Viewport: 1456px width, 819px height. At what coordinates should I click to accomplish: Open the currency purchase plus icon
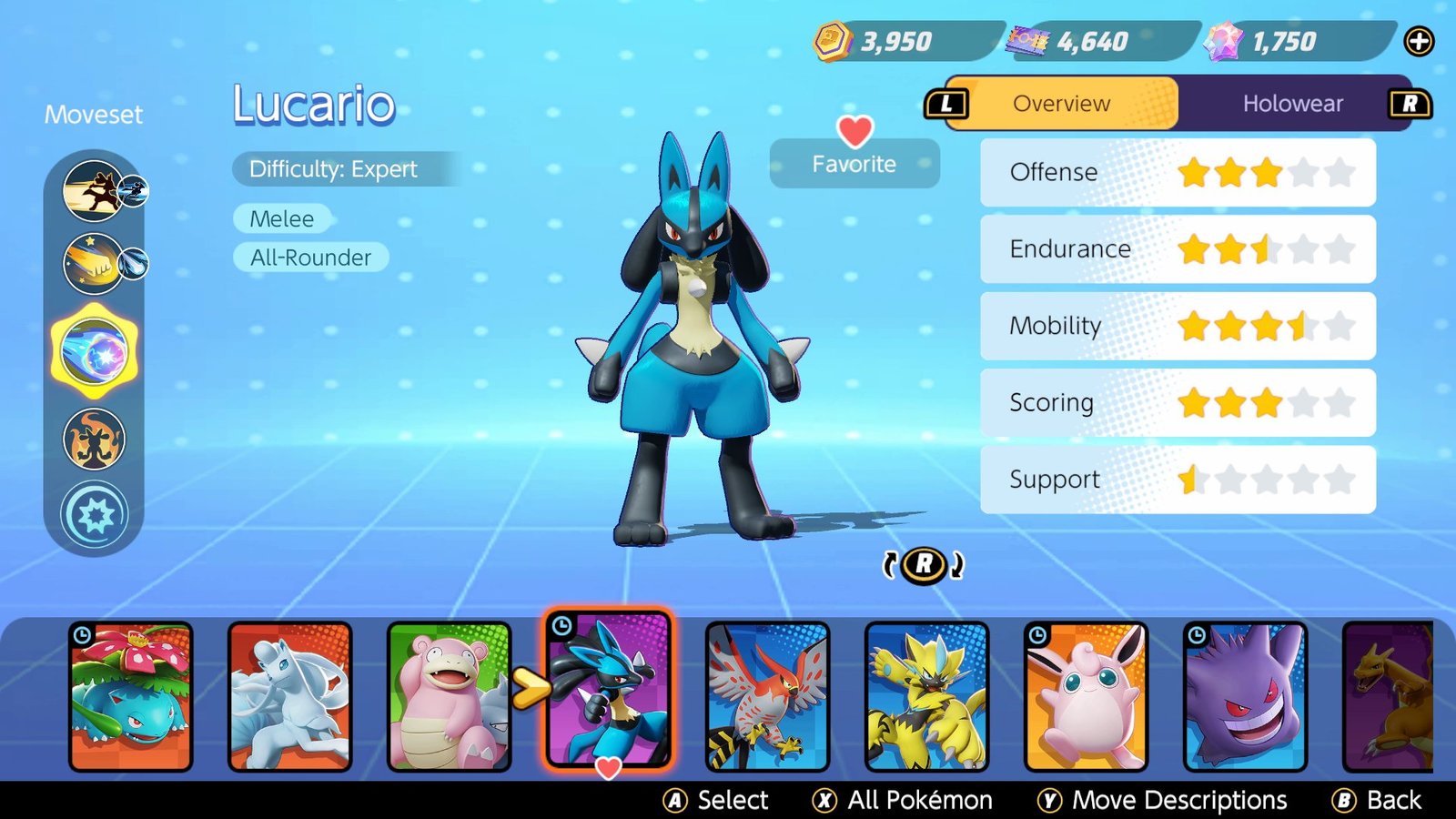[x=1421, y=40]
